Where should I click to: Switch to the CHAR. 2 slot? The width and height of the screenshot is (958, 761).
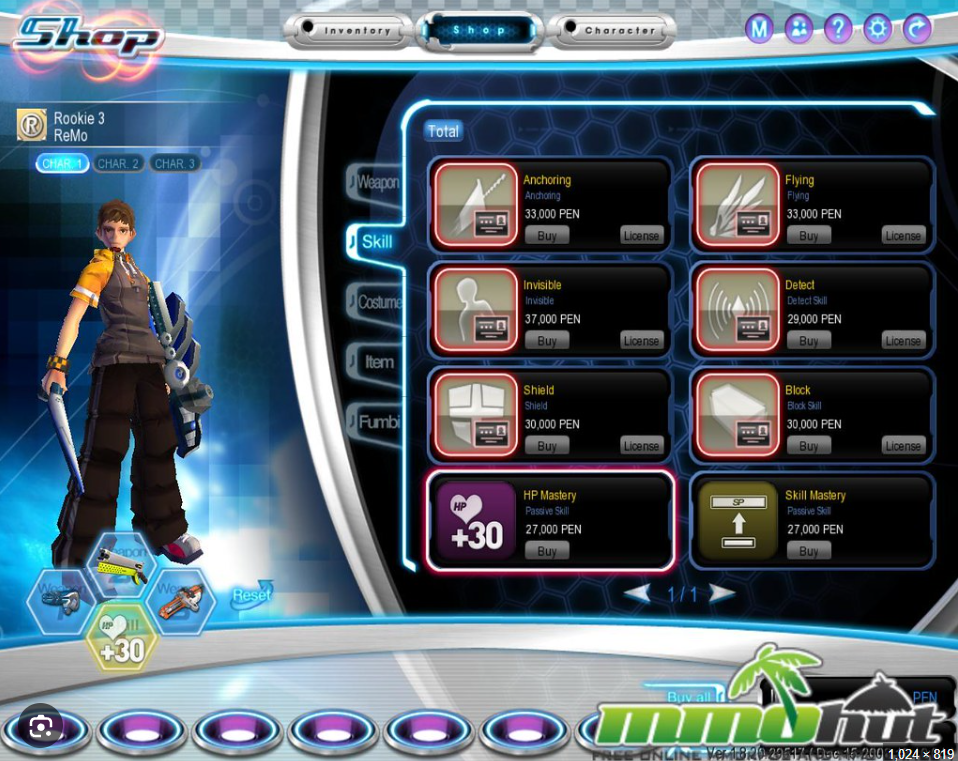119,163
